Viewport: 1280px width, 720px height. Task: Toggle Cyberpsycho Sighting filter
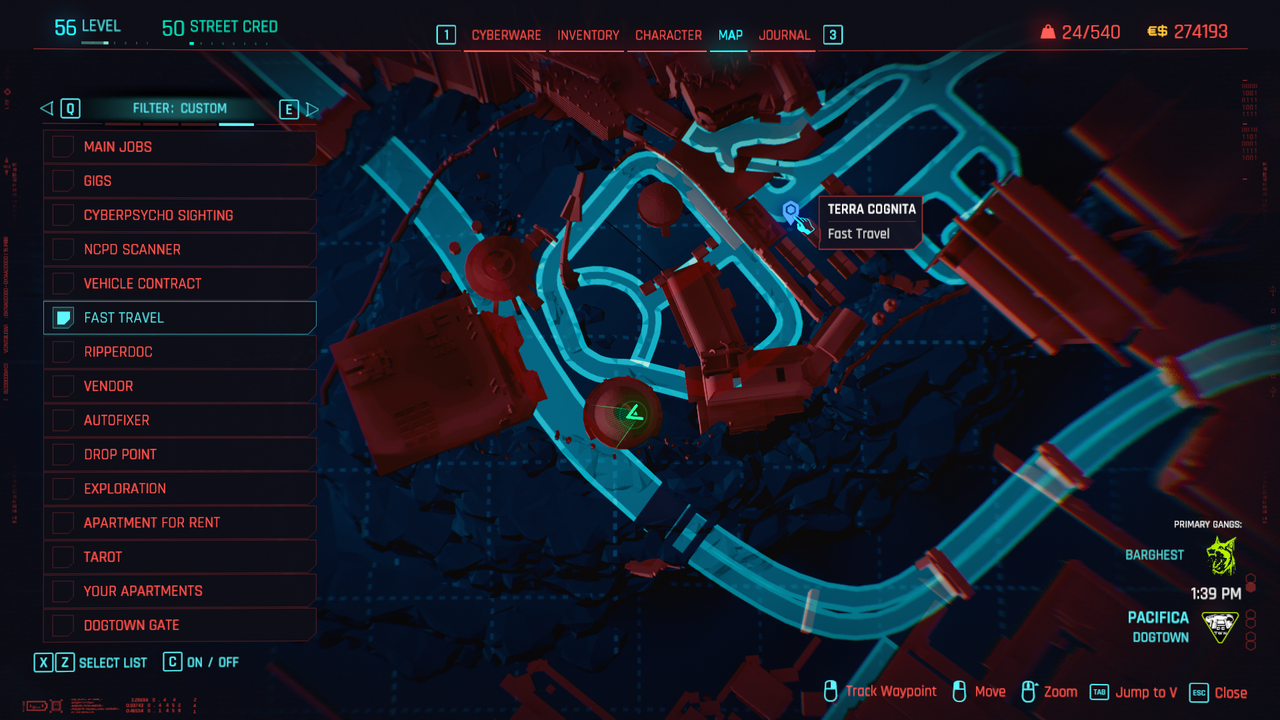pos(63,215)
